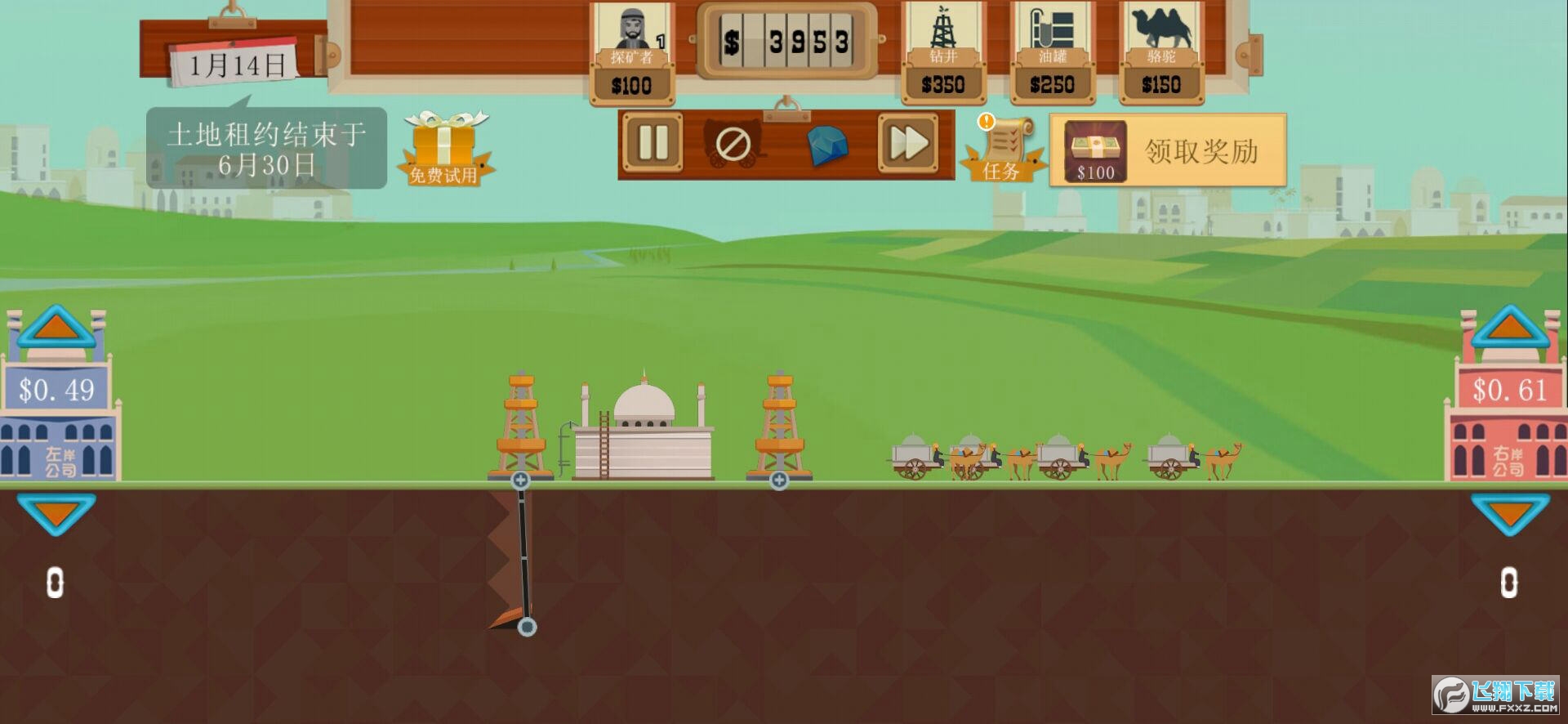Open the 免费试用 free trial gift box
This screenshot has width=1568, height=724.
[443, 149]
